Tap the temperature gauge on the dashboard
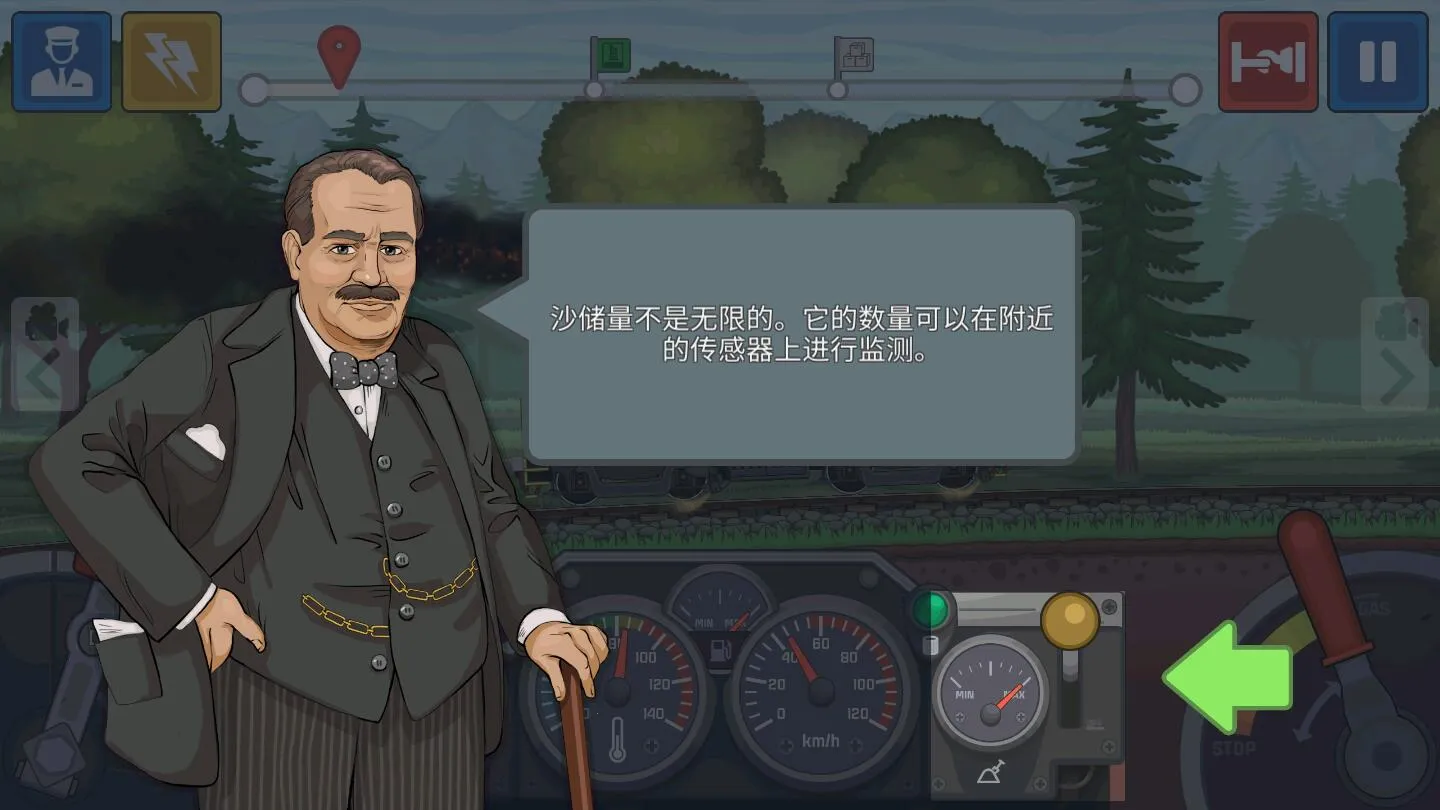 [x=617, y=690]
